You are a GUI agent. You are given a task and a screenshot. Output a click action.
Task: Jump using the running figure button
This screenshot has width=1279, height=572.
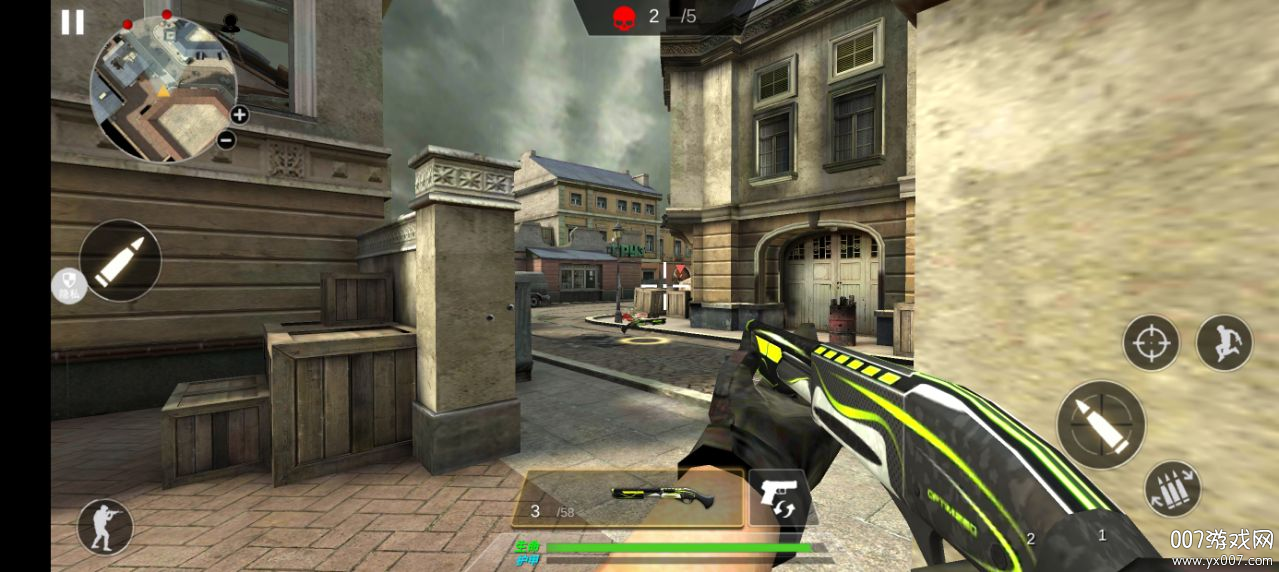[1224, 343]
